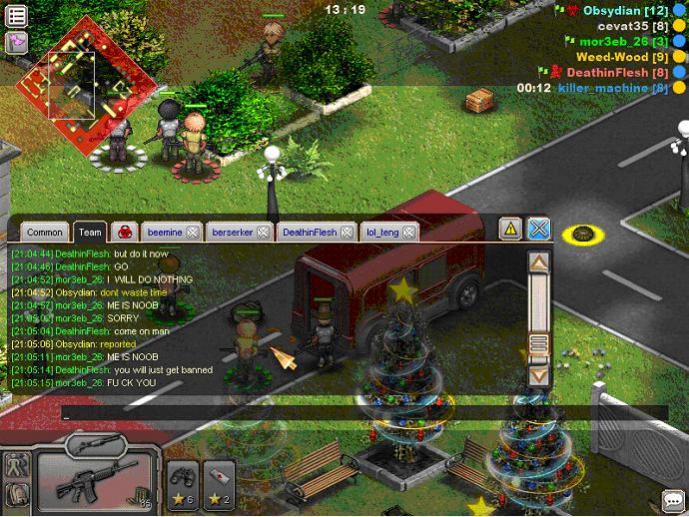Screen dimensions: 689x517
Task: Close the berserker chat tab
Action: tap(263, 232)
